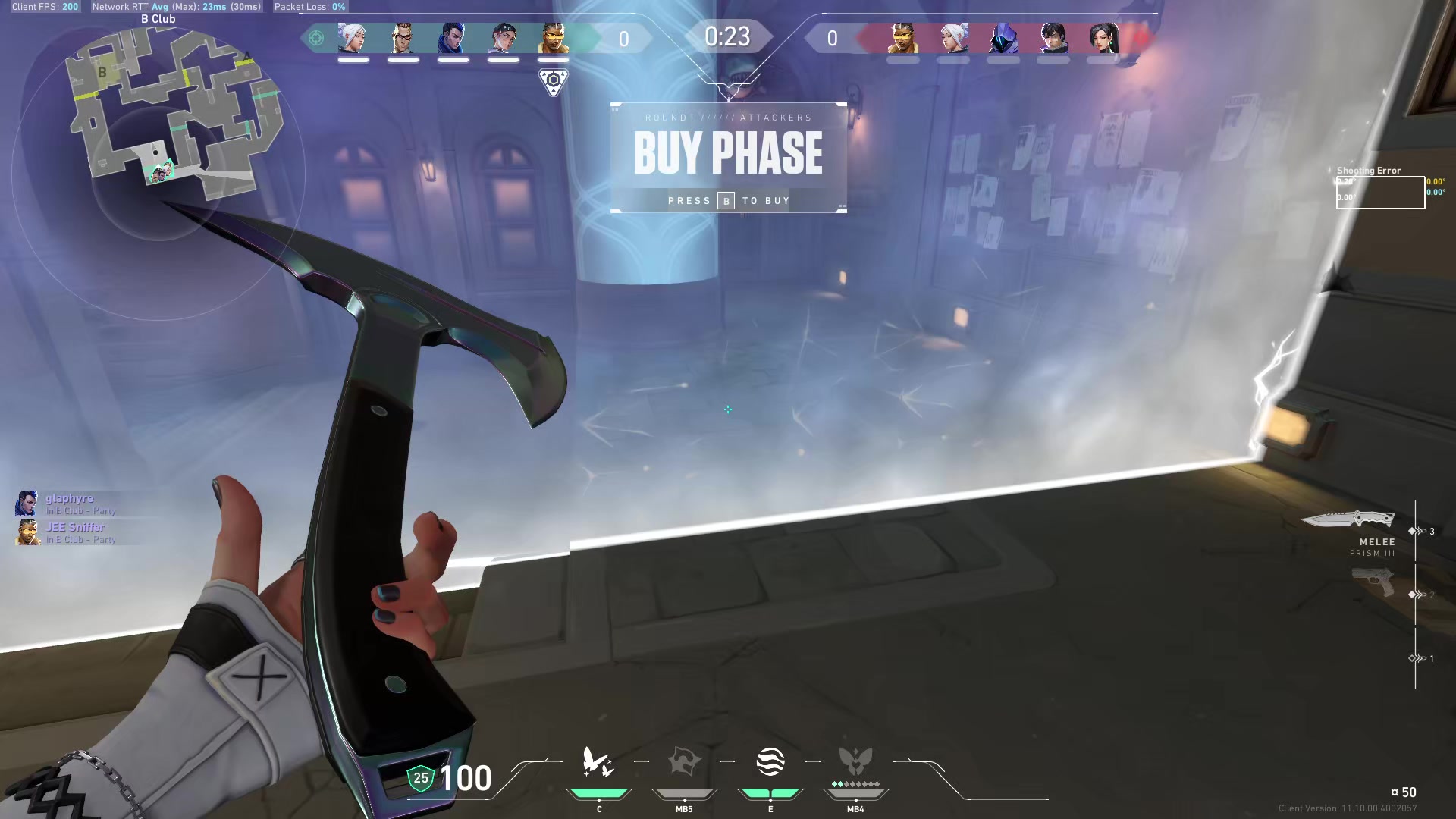
Task: Click glaphyre in the party list
Action: click(69, 499)
